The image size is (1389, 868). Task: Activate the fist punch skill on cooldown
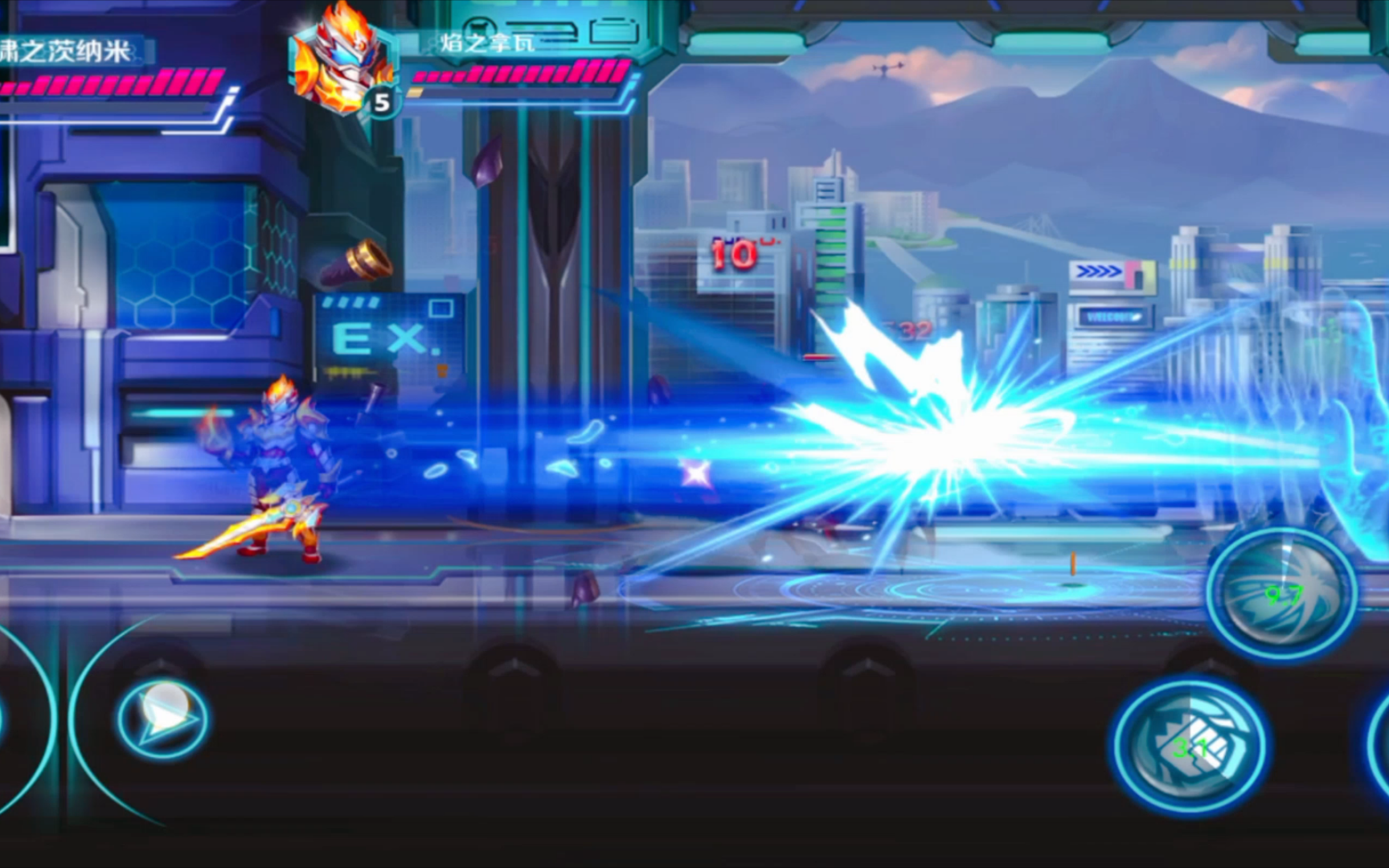point(1190,747)
